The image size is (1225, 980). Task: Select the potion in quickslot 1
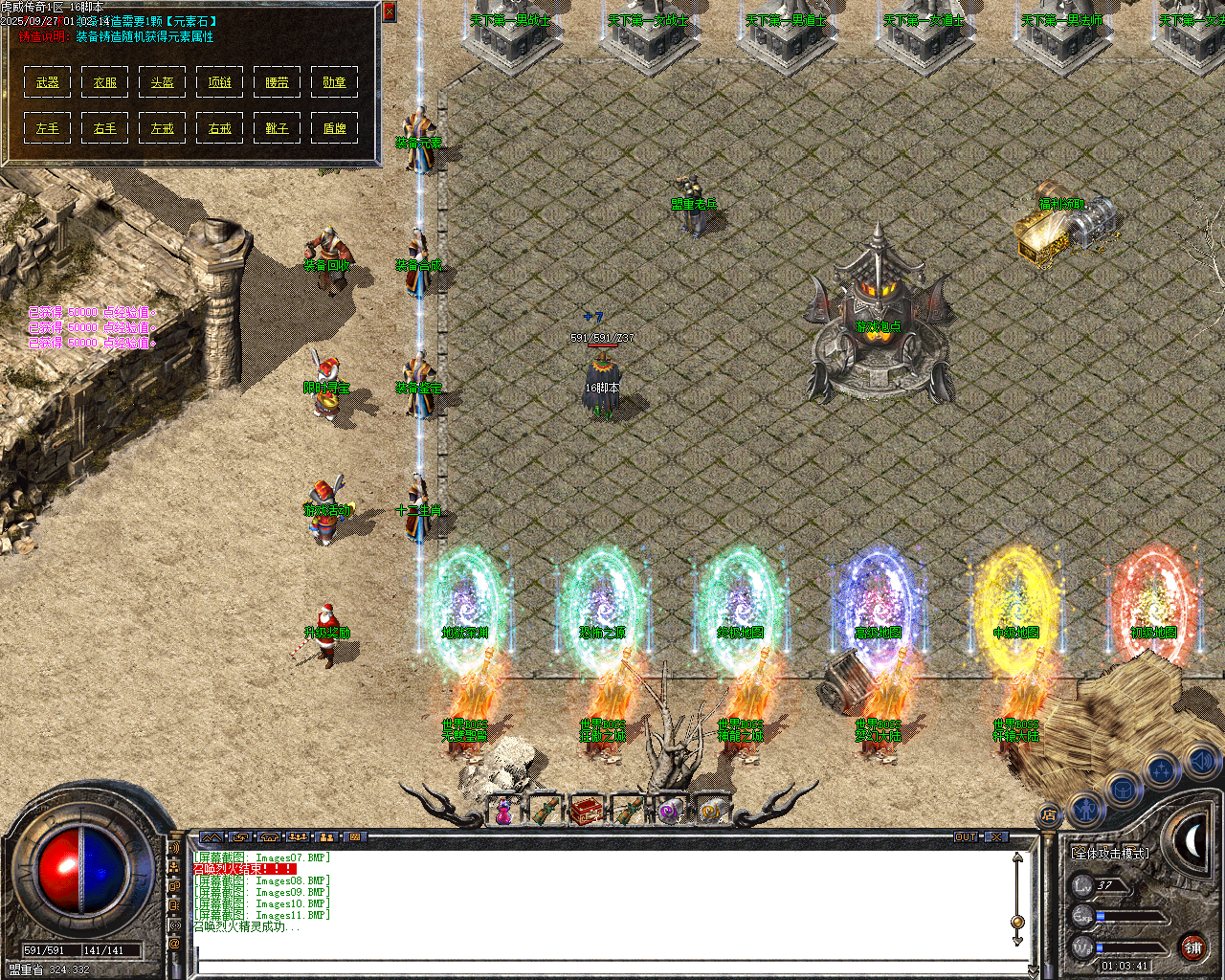(x=503, y=812)
